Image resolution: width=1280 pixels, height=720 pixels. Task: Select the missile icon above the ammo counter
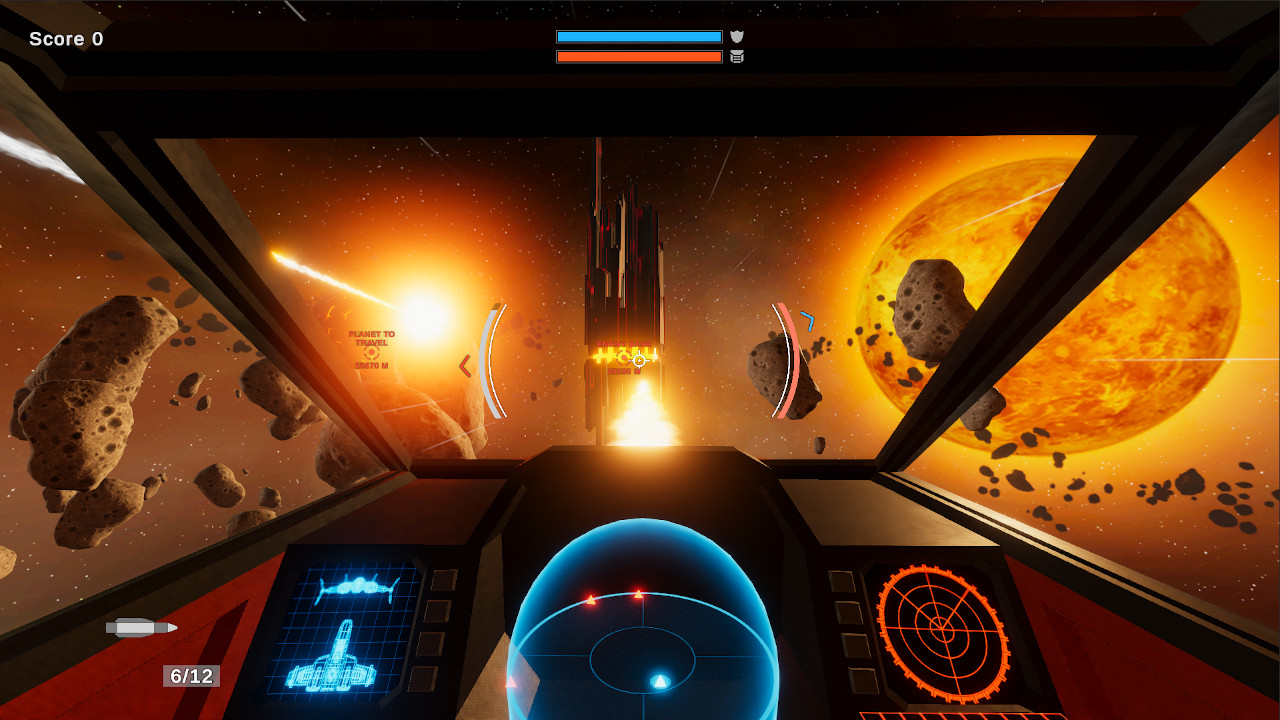point(140,628)
